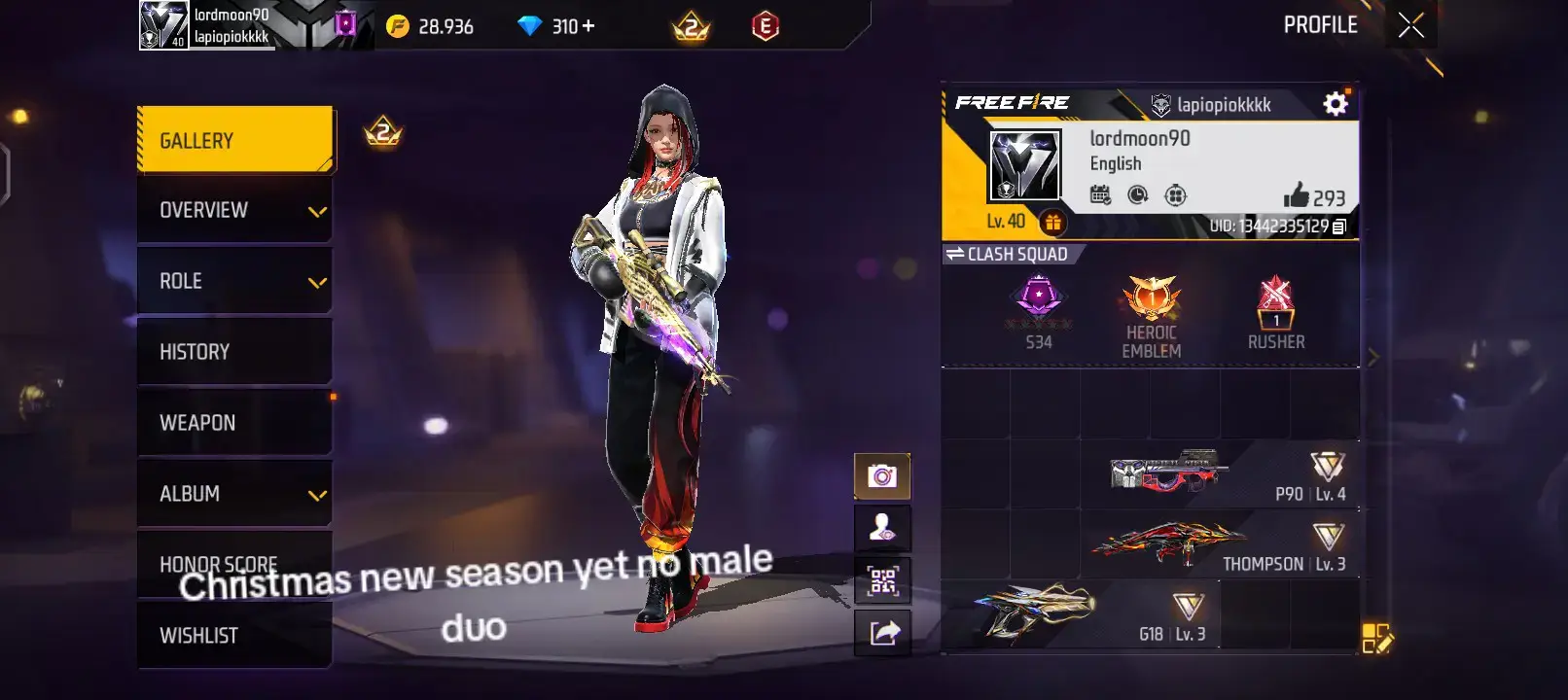Copy the UID using the copy icon
The width and height of the screenshot is (1568, 700).
point(1340,227)
